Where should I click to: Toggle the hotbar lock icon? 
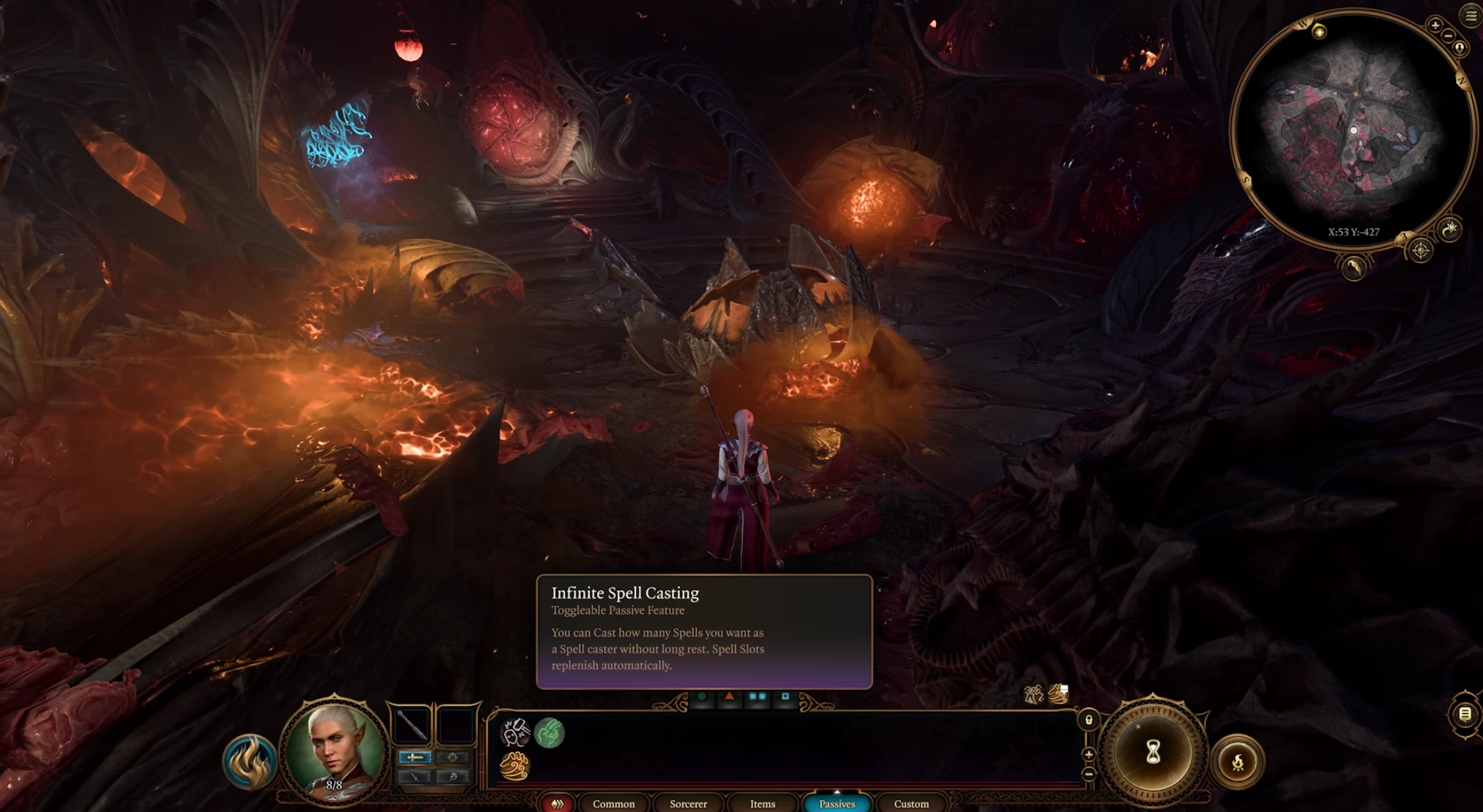(x=1089, y=720)
